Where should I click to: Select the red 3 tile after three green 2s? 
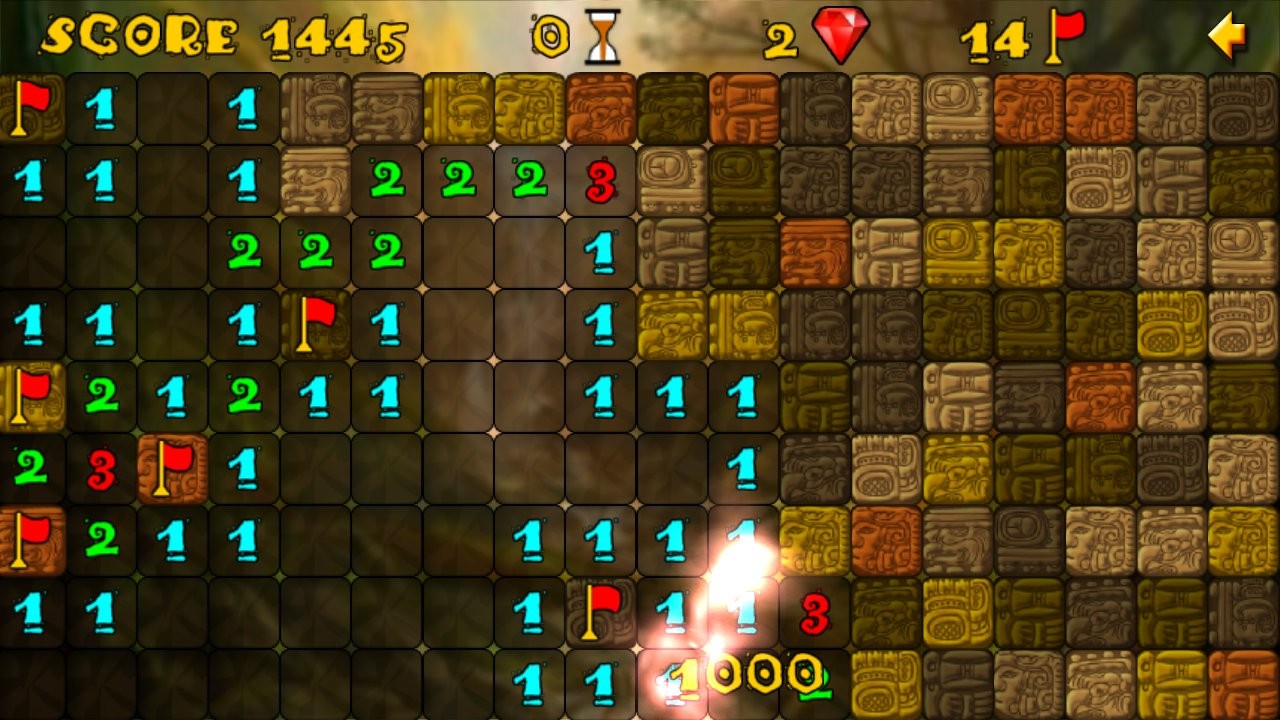601,181
